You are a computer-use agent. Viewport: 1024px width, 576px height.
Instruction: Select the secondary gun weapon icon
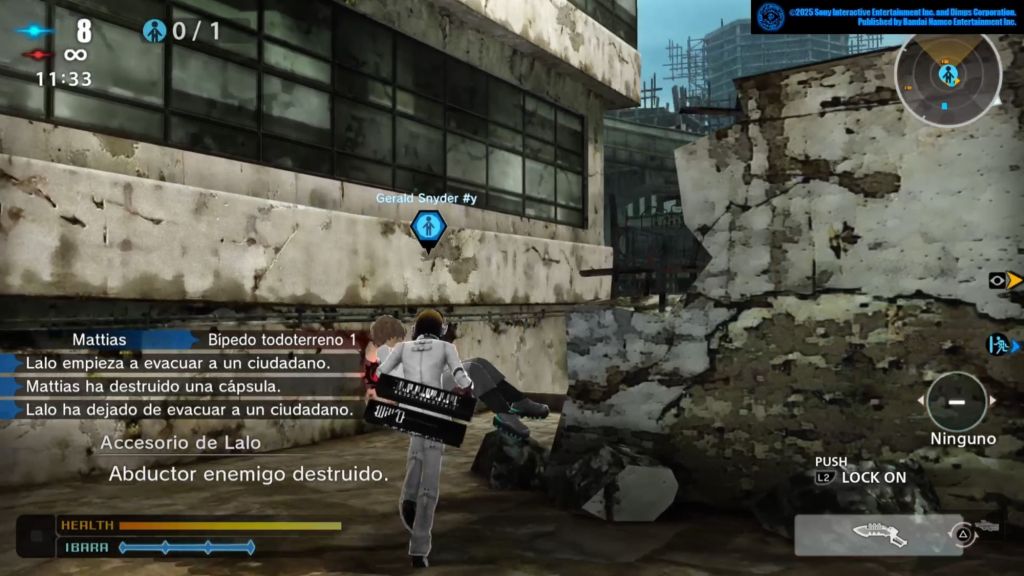pos(987,526)
